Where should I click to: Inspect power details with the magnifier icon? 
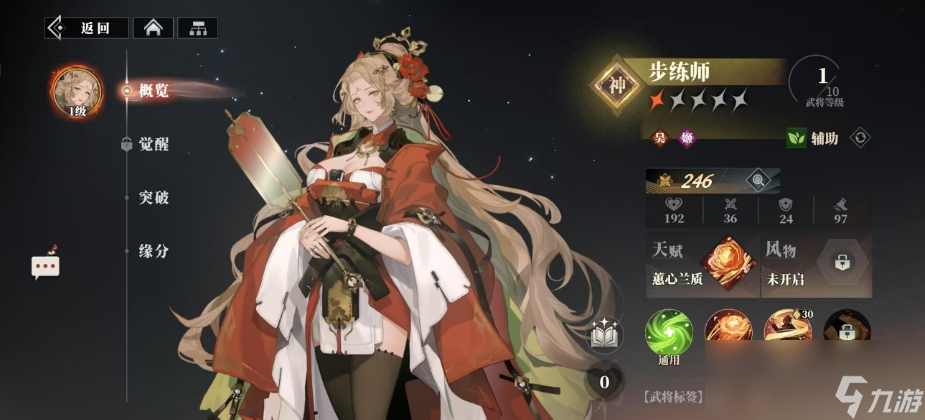pos(760,181)
